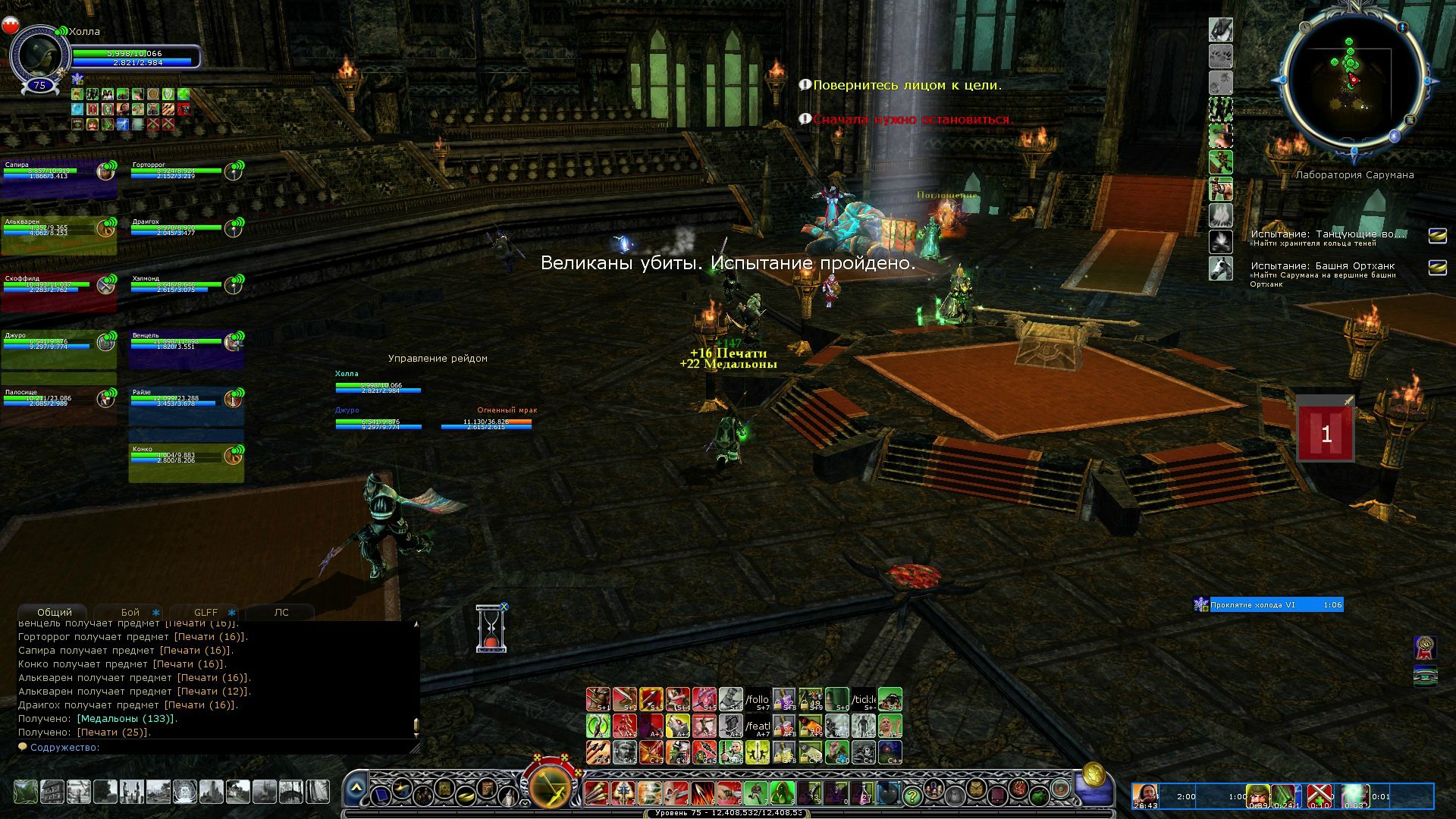
Task: Switch to the Общий chat tab
Action: pos(55,612)
